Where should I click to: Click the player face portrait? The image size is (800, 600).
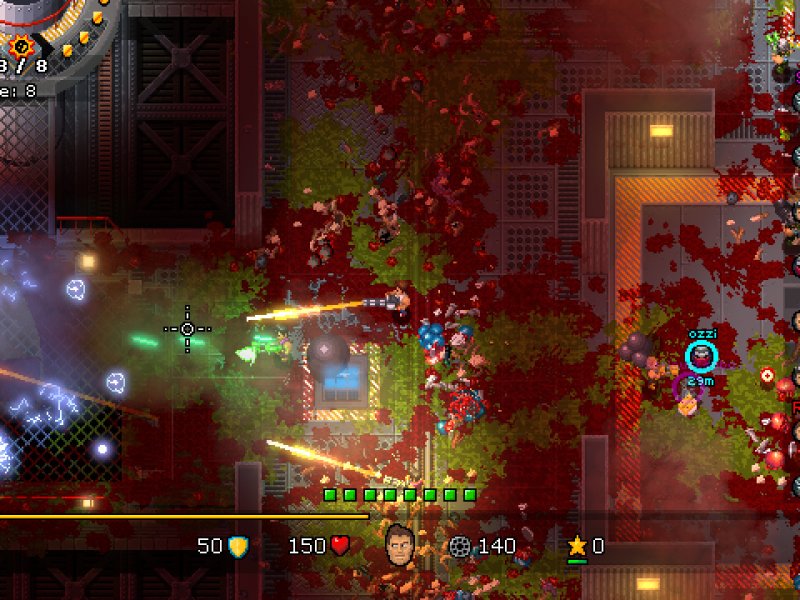coord(400,543)
